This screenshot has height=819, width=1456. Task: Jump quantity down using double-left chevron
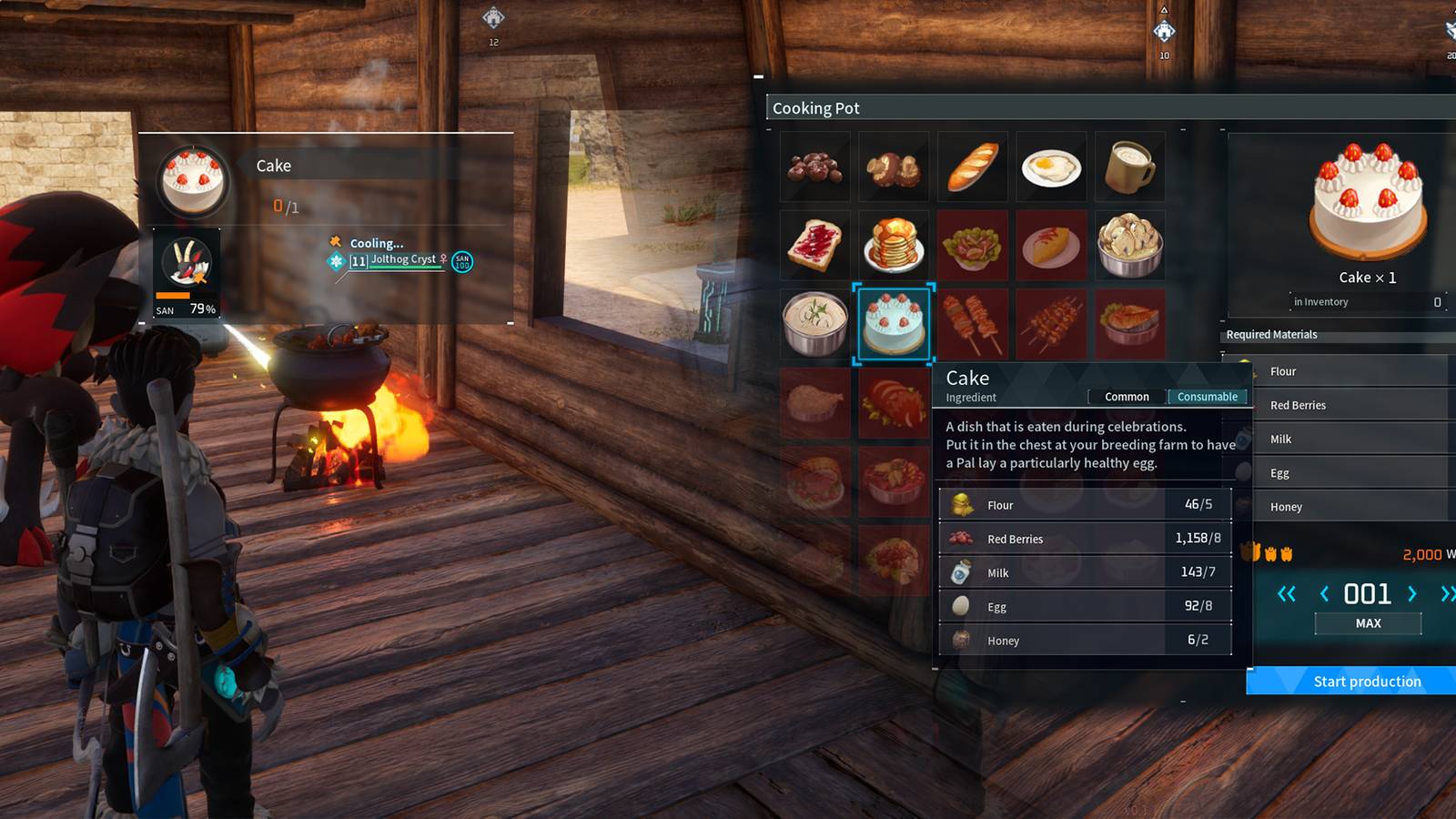[x=1287, y=593]
